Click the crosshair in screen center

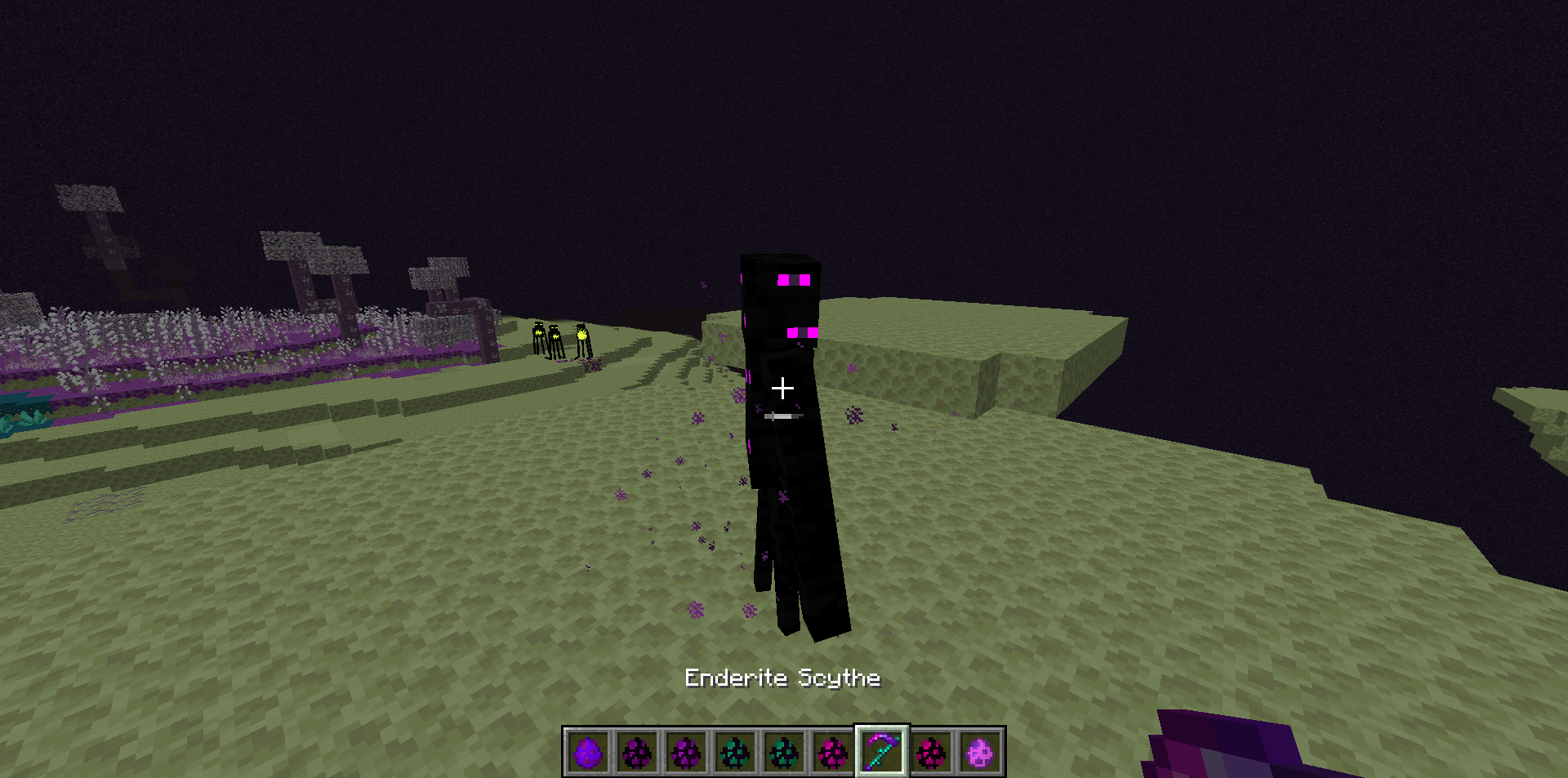782,389
